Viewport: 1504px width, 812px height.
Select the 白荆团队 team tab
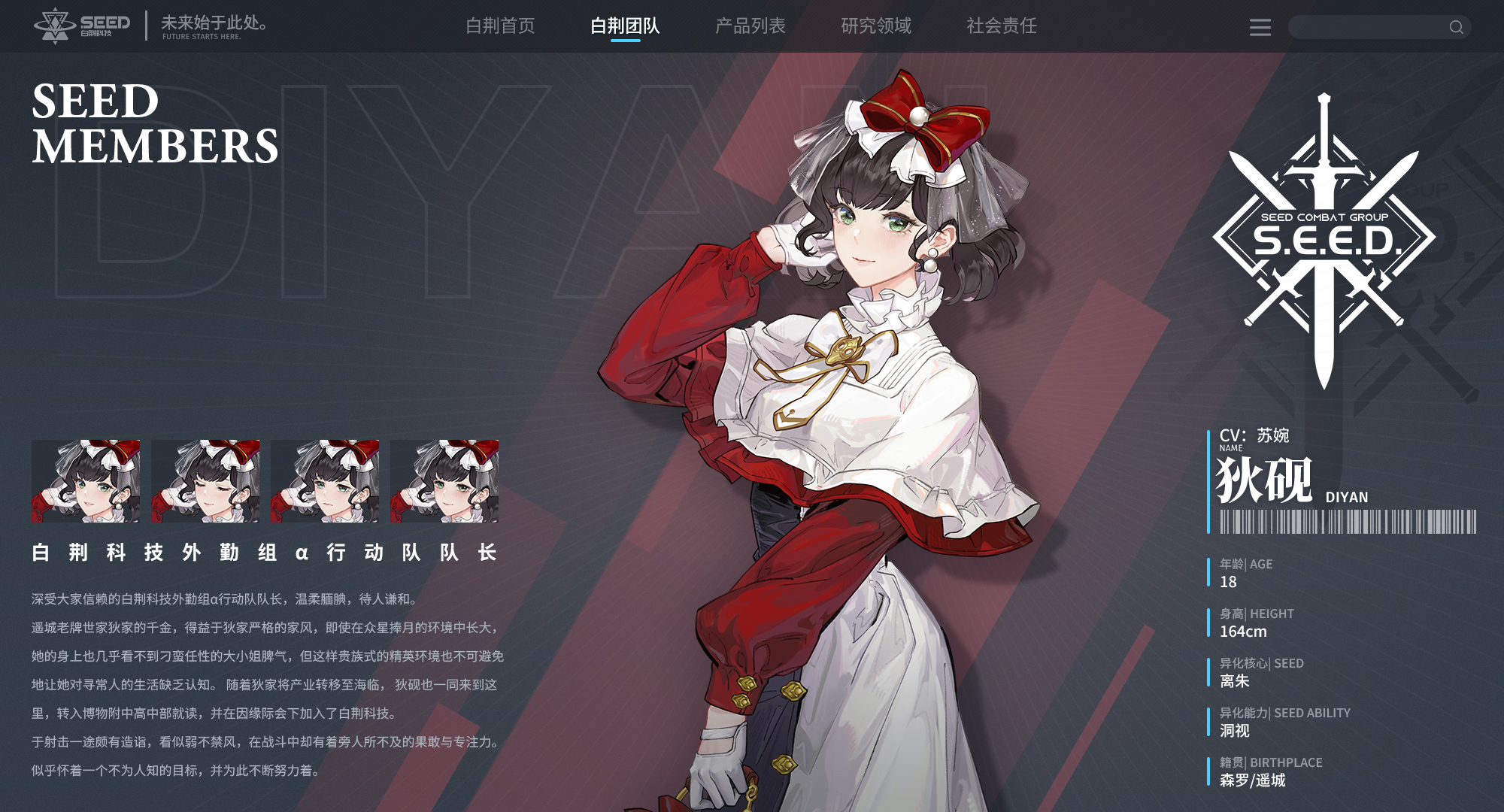tap(625, 26)
